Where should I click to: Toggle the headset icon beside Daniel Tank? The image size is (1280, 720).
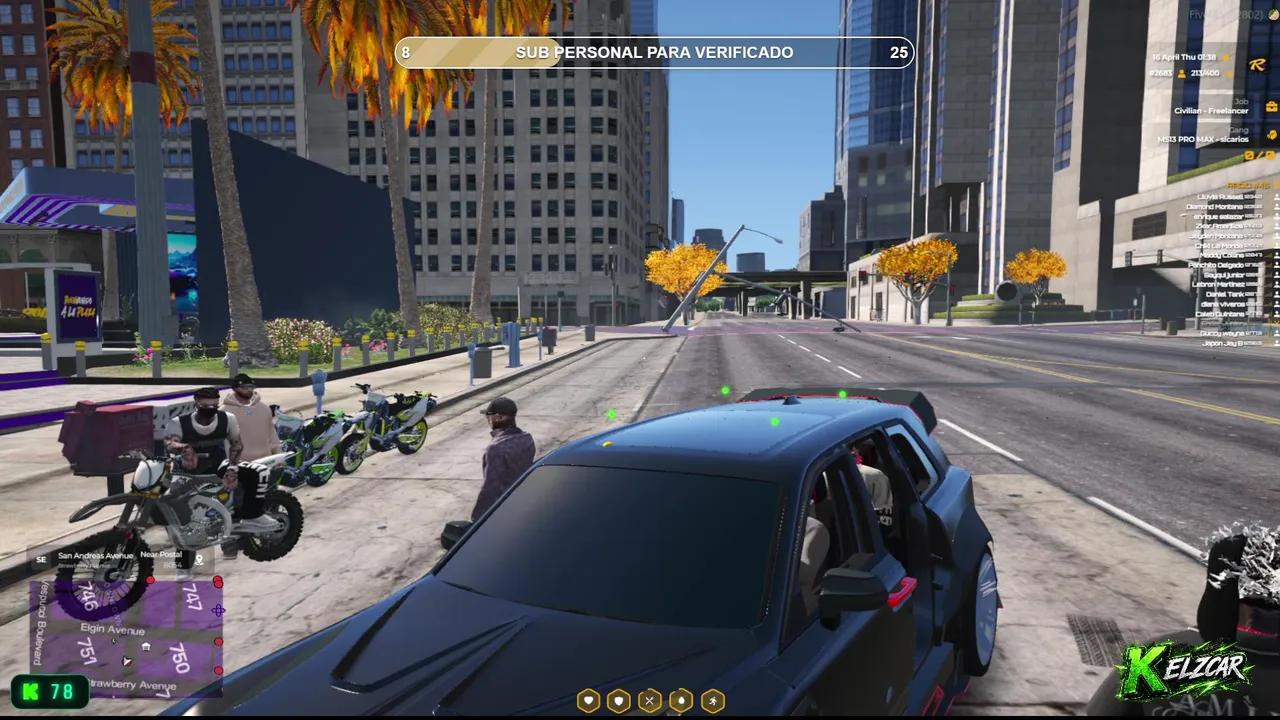1274,294
